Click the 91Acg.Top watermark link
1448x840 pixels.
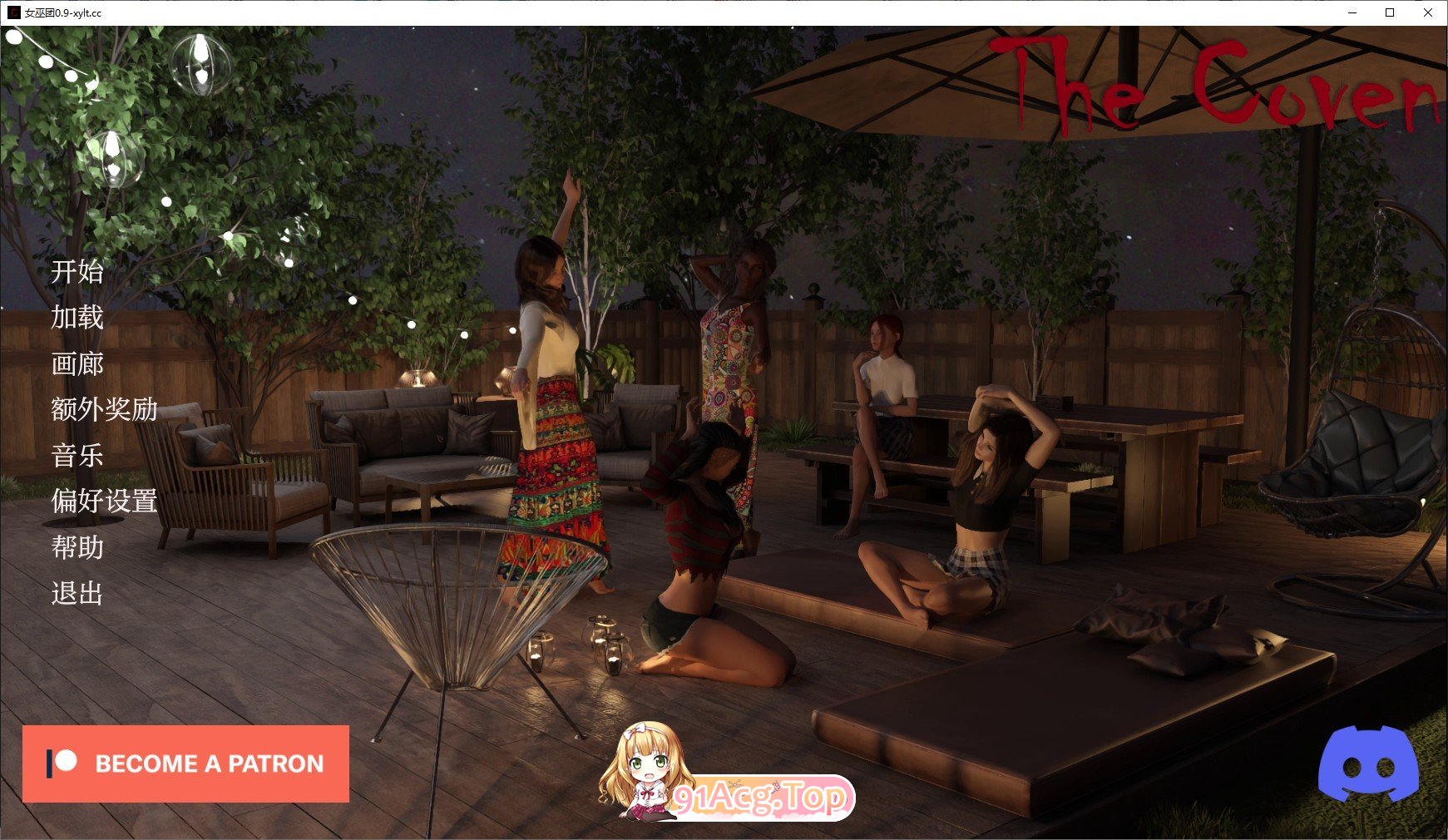[x=759, y=799]
